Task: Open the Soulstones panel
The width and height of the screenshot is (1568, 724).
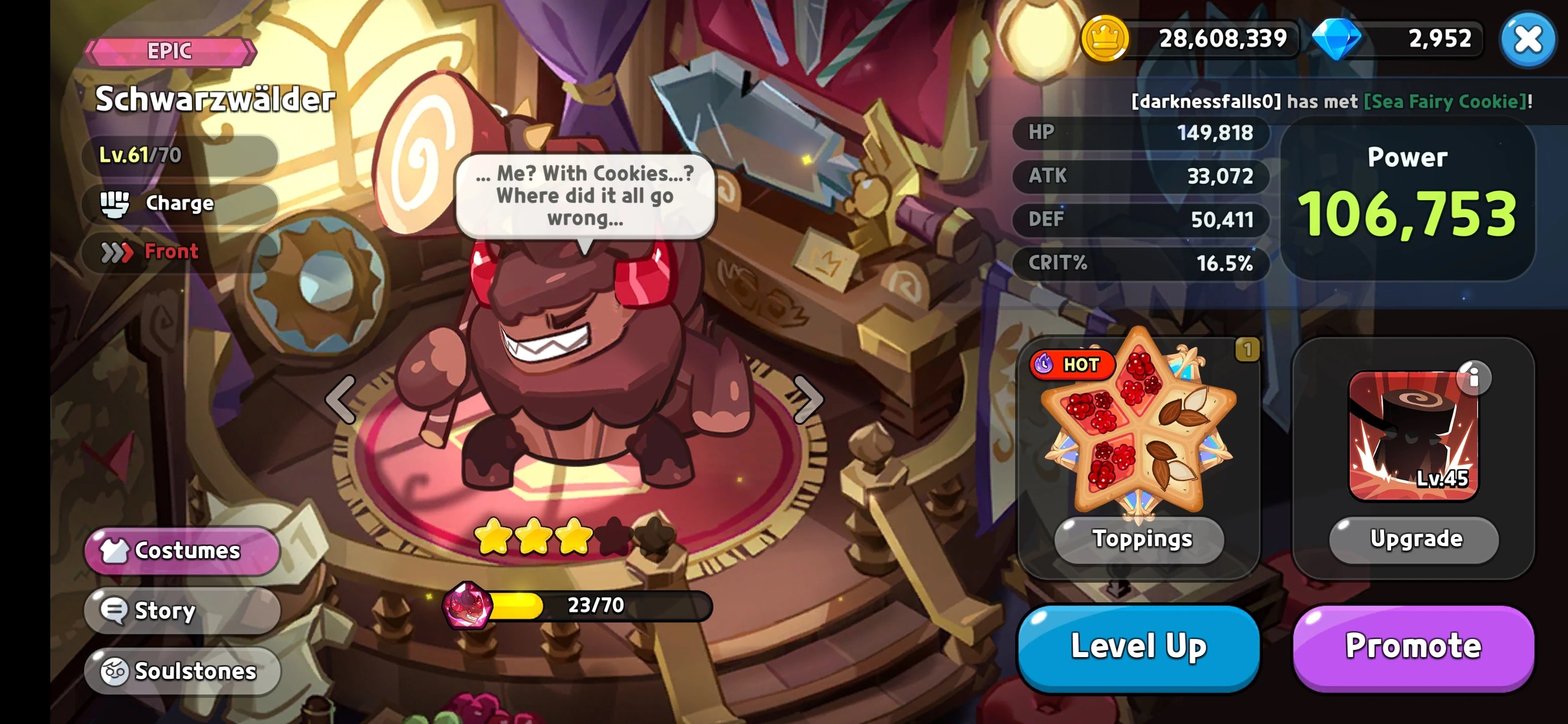Action: pos(181,671)
